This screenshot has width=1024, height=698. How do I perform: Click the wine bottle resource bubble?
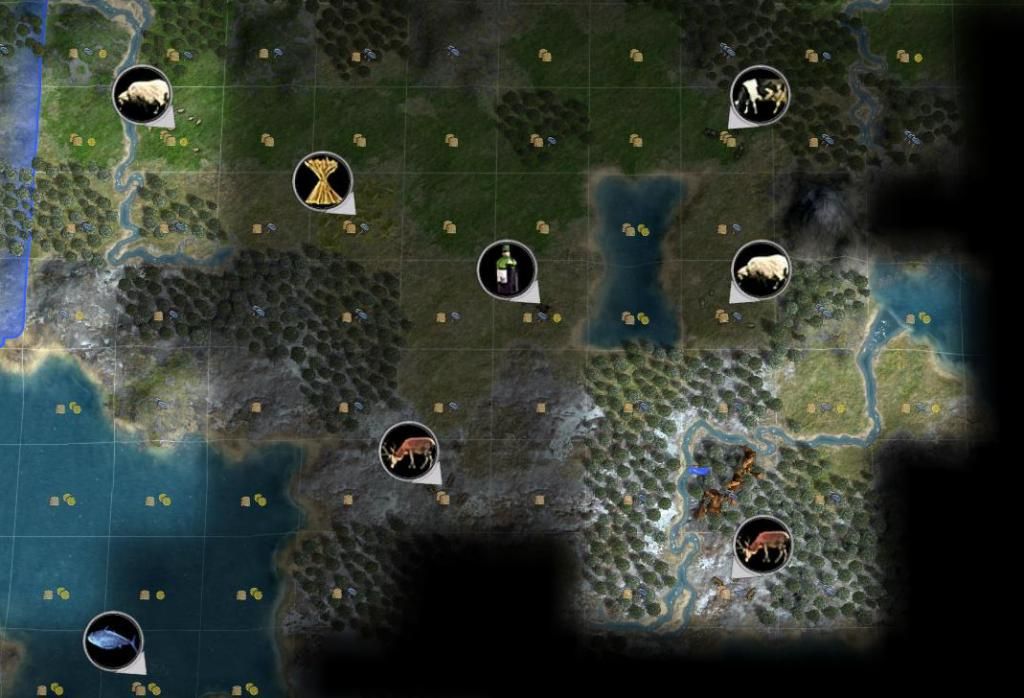pos(507,270)
